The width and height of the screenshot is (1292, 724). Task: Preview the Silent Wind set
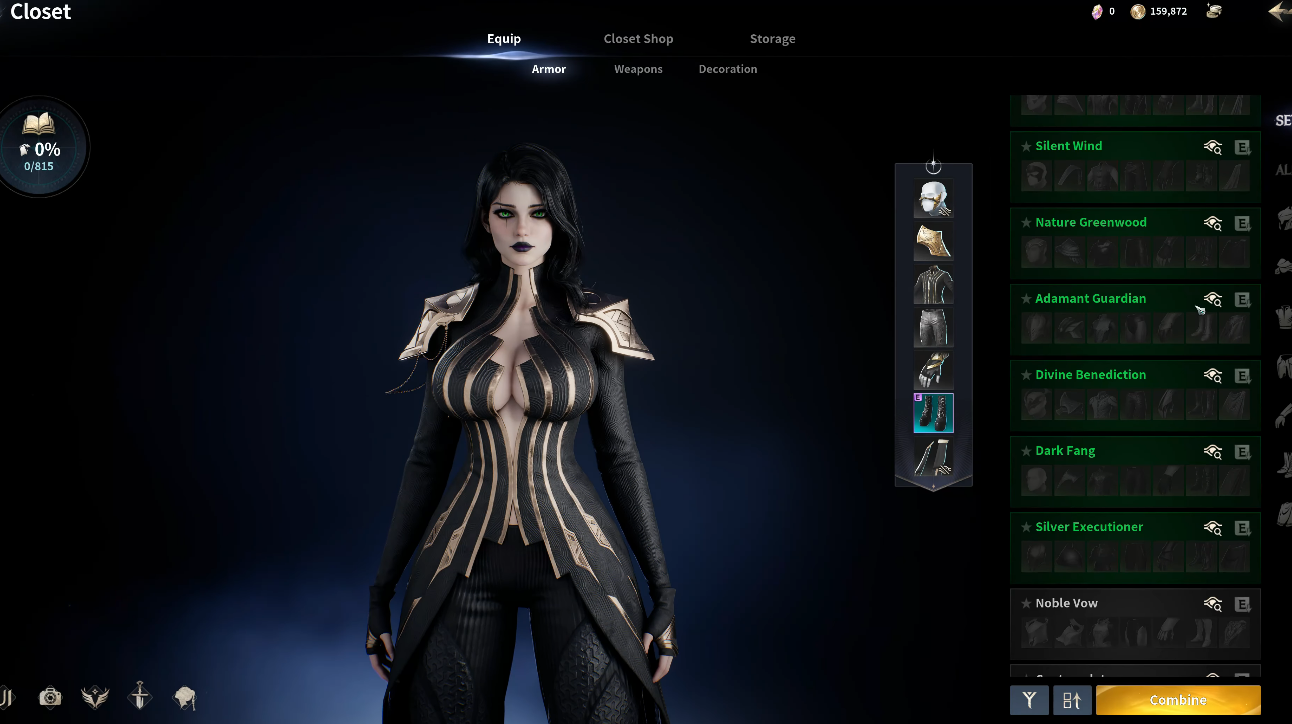(x=1213, y=147)
